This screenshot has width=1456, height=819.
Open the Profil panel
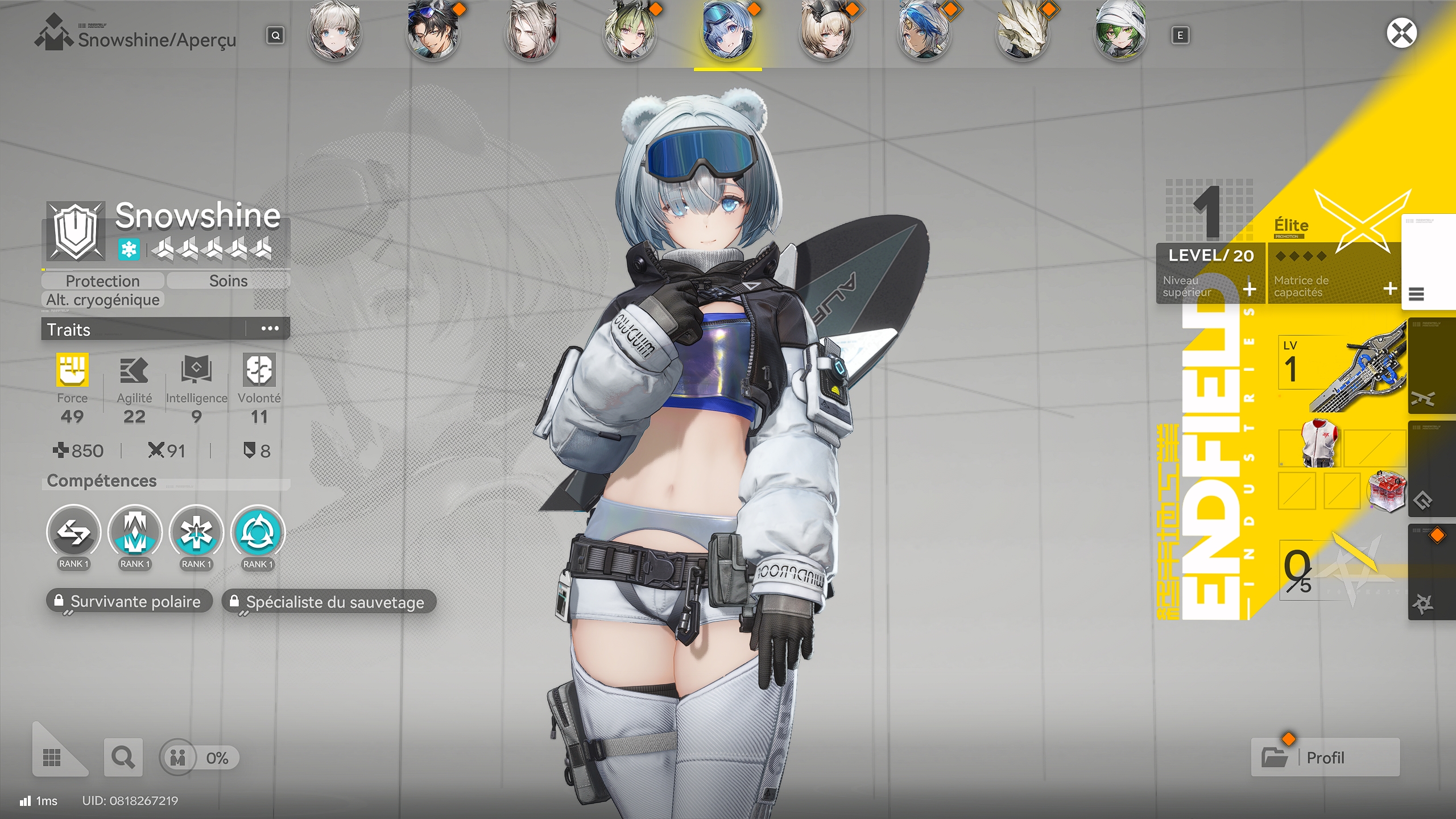tap(1325, 758)
